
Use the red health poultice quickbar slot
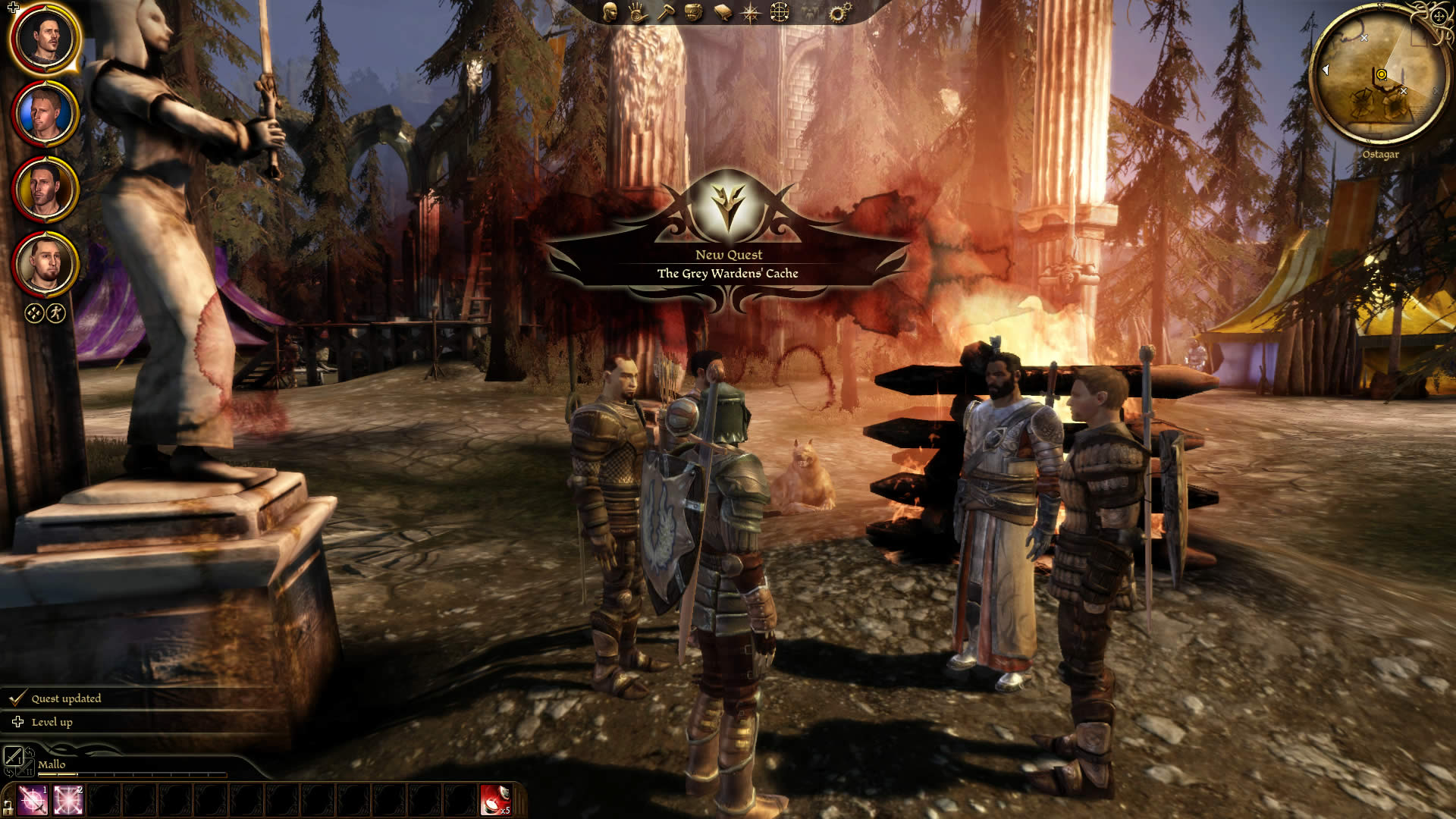click(496, 801)
